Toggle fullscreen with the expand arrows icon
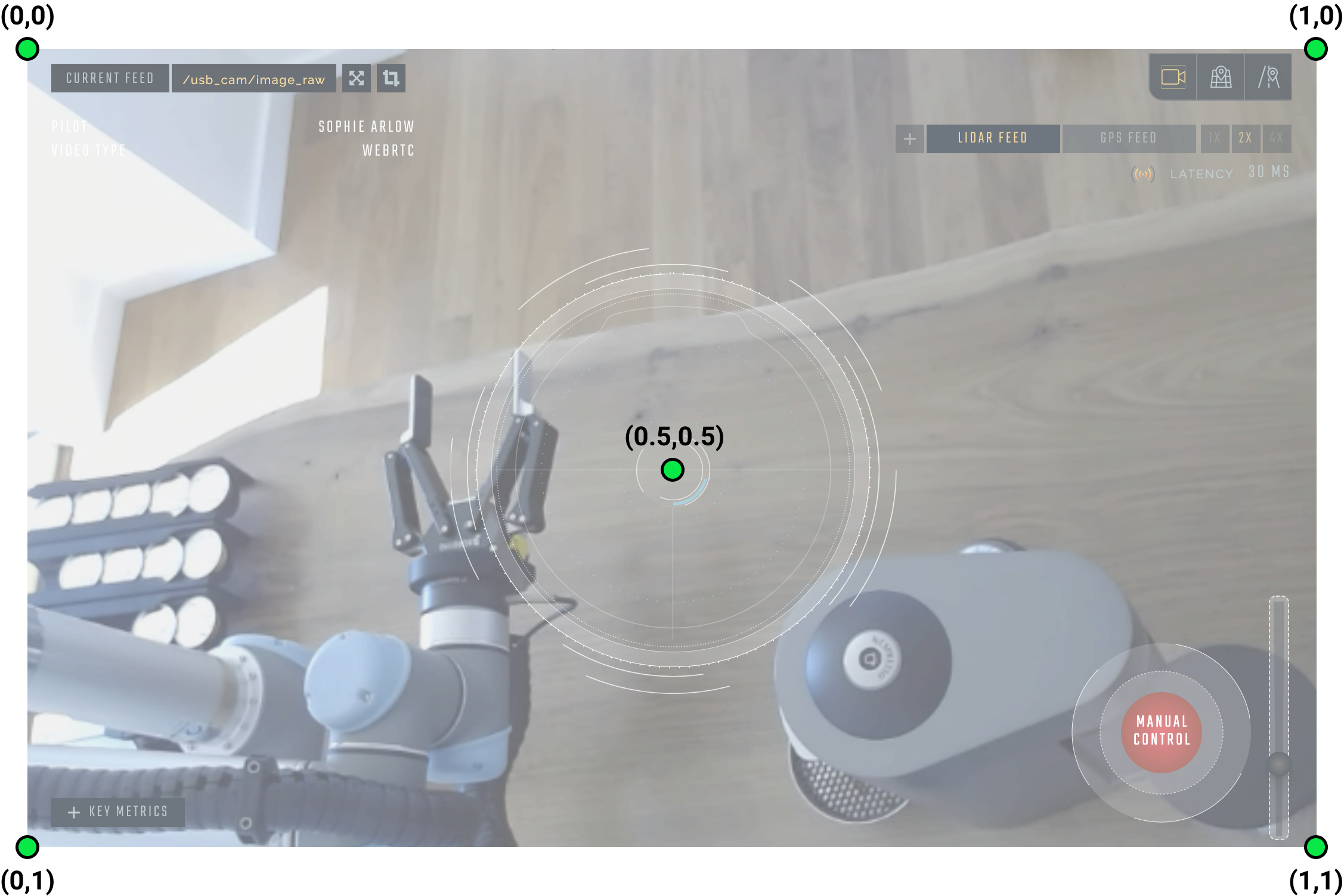This screenshot has height=896, width=1344. [x=357, y=78]
